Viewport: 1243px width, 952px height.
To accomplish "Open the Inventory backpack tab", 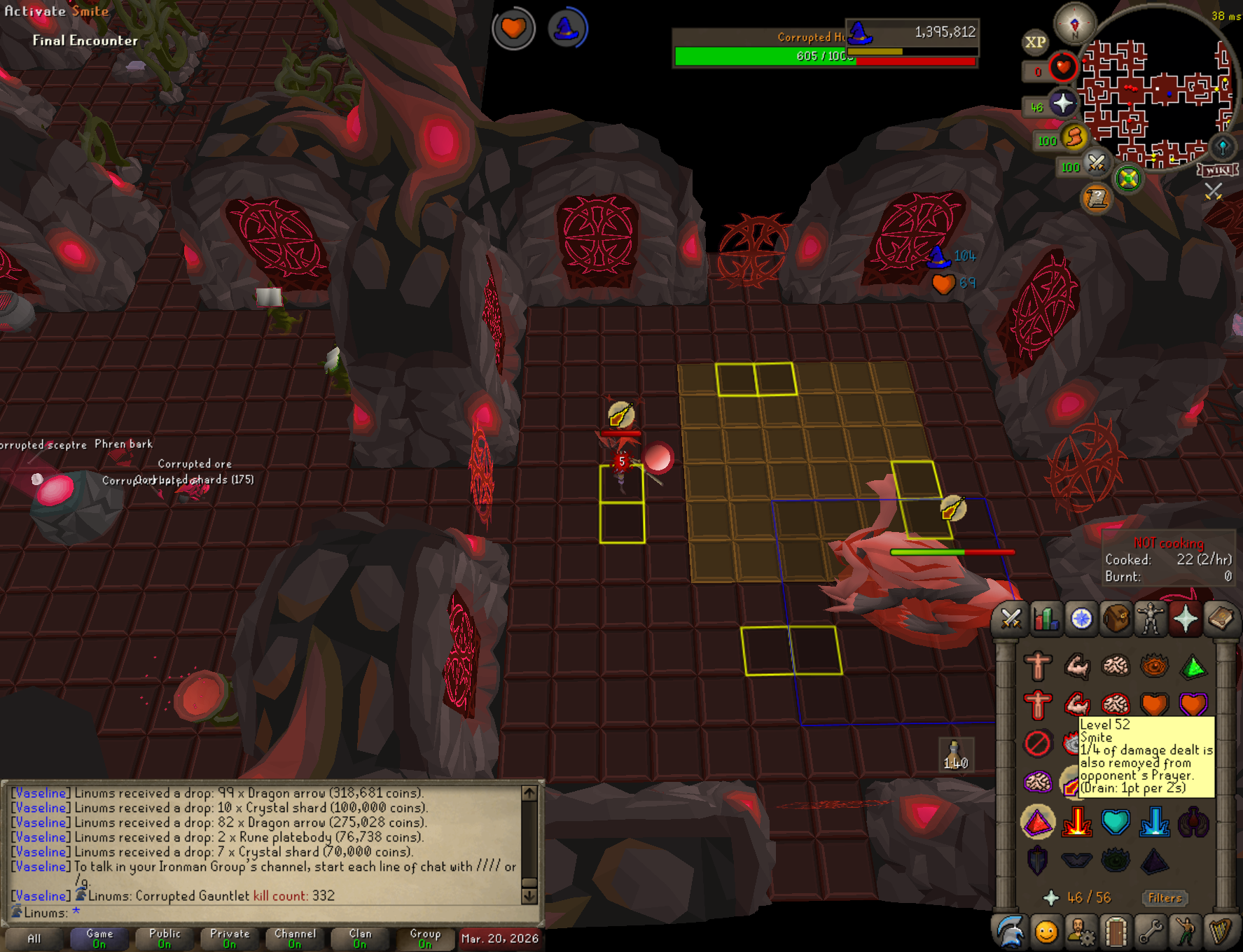I will 1116,619.
